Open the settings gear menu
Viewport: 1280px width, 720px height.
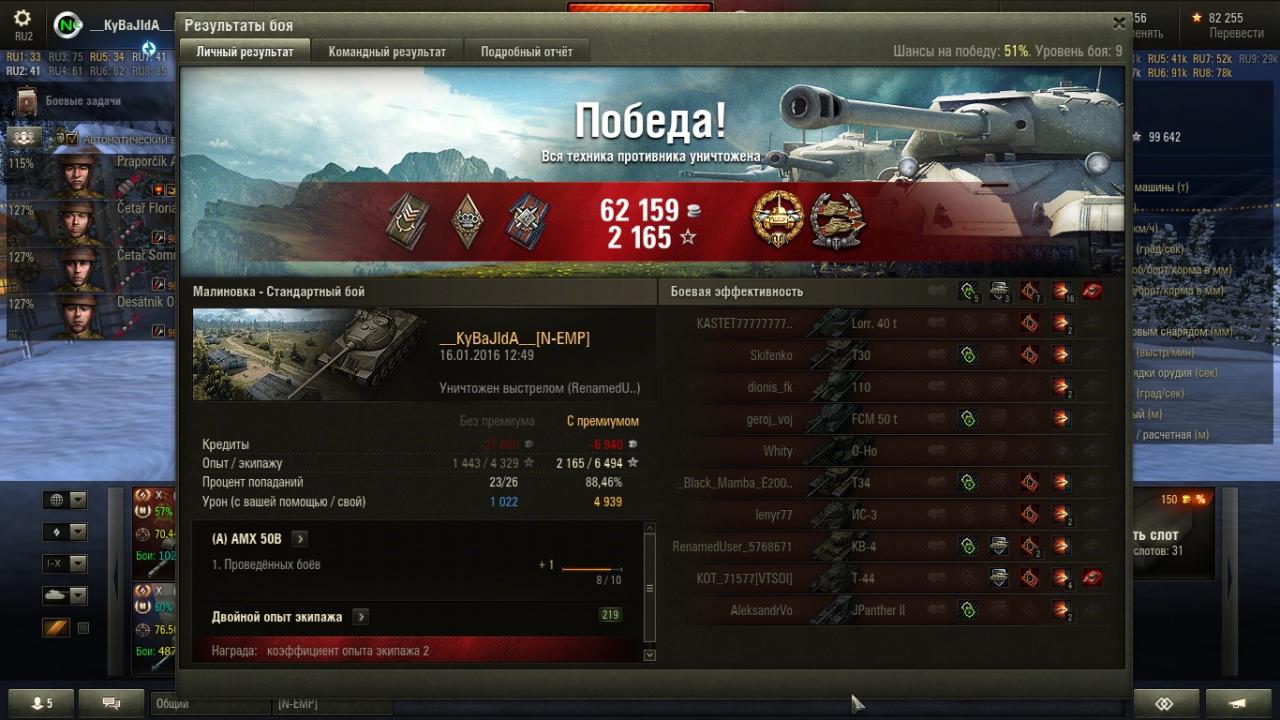22,19
